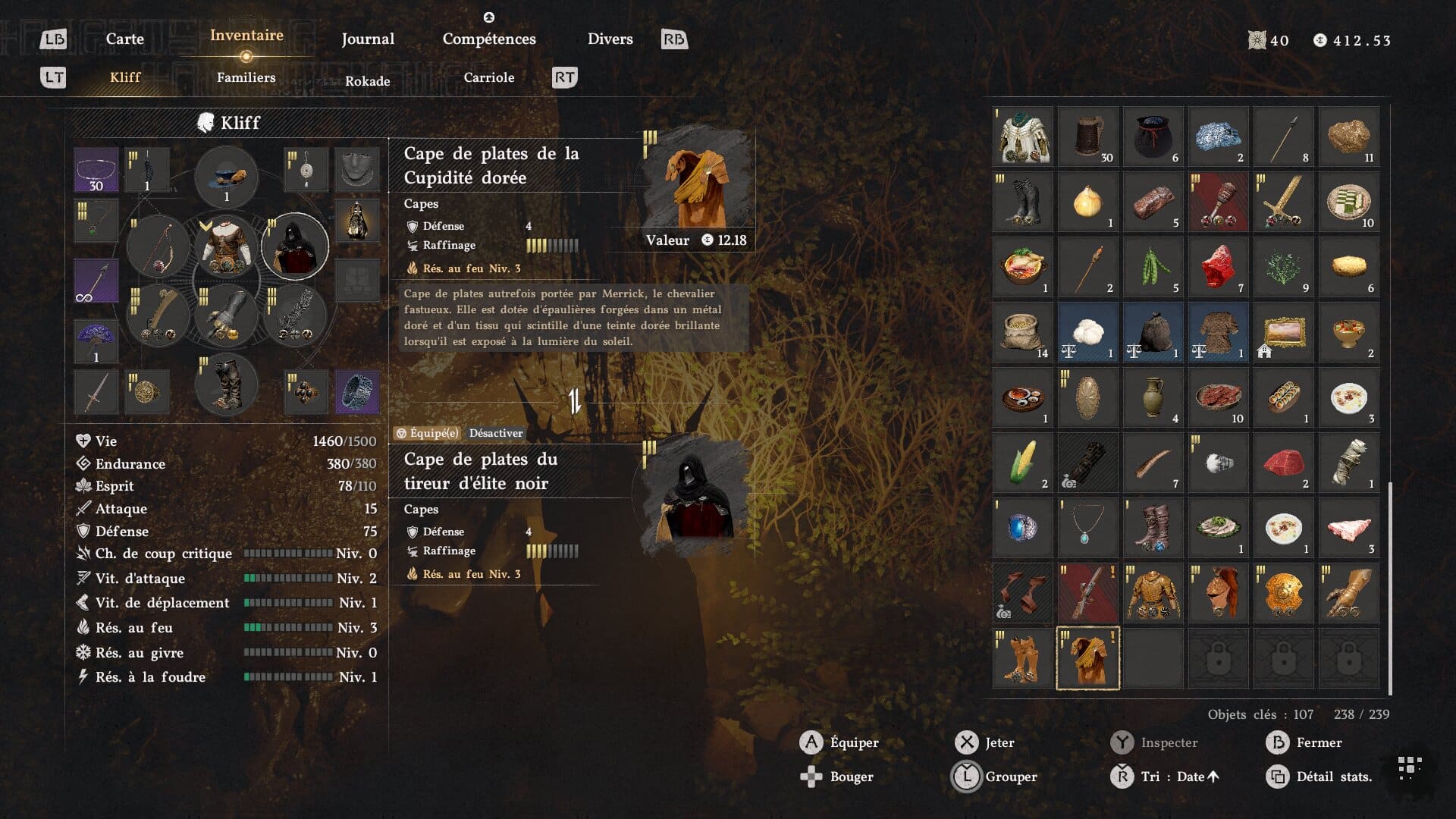Select the equipped chest armor slot
The height and width of the screenshot is (819, 1456).
226,246
